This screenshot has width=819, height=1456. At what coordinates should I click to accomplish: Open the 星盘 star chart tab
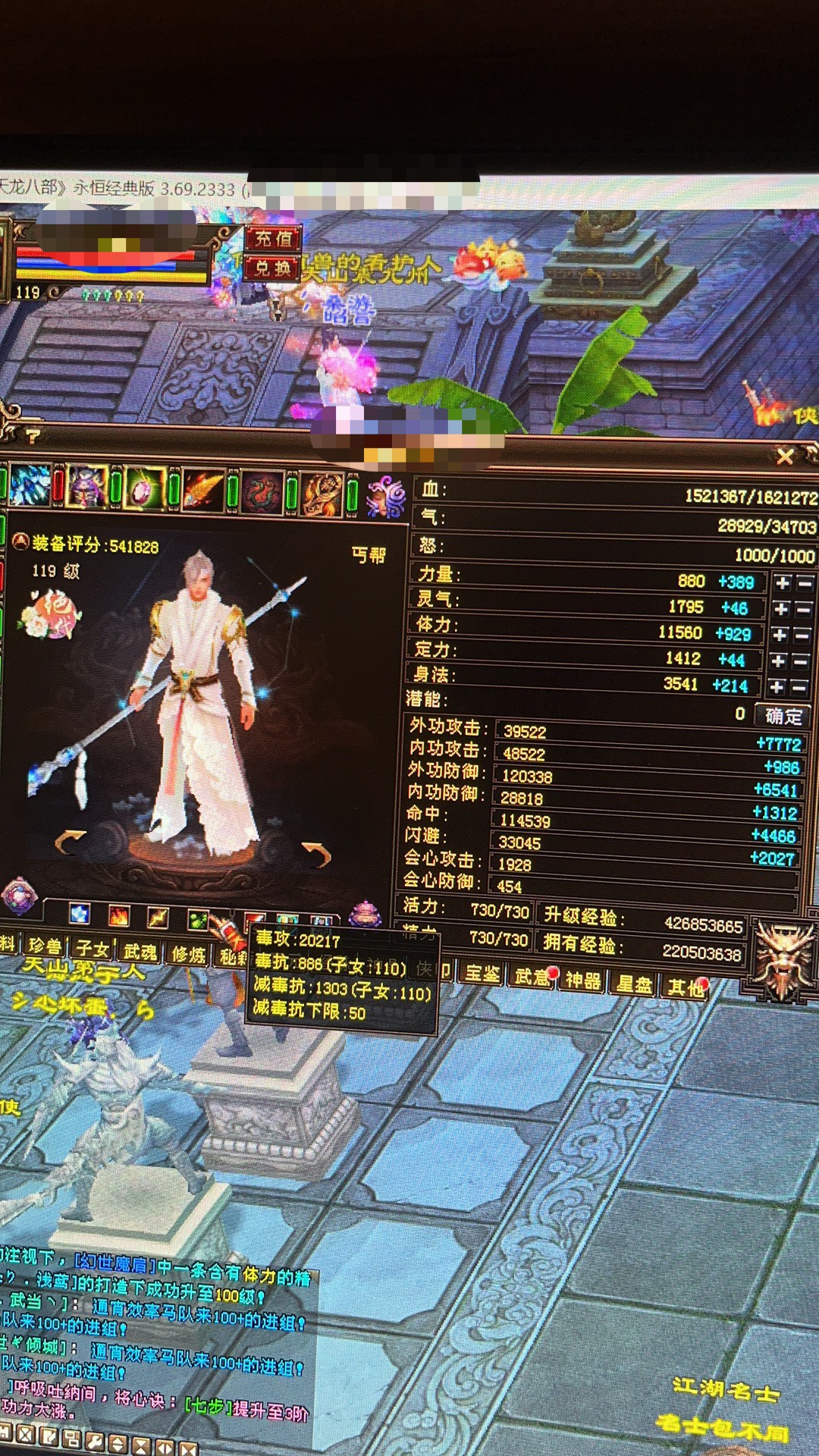634,984
